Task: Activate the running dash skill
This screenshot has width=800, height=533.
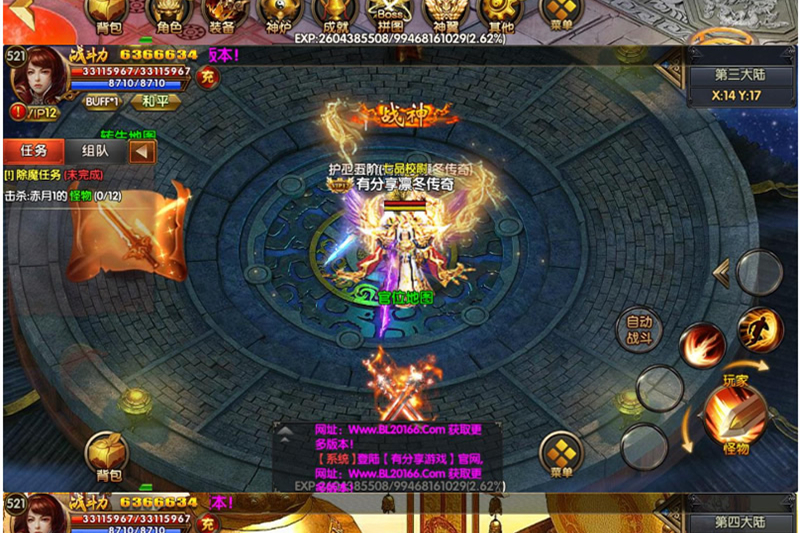Action: (x=759, y=328)
